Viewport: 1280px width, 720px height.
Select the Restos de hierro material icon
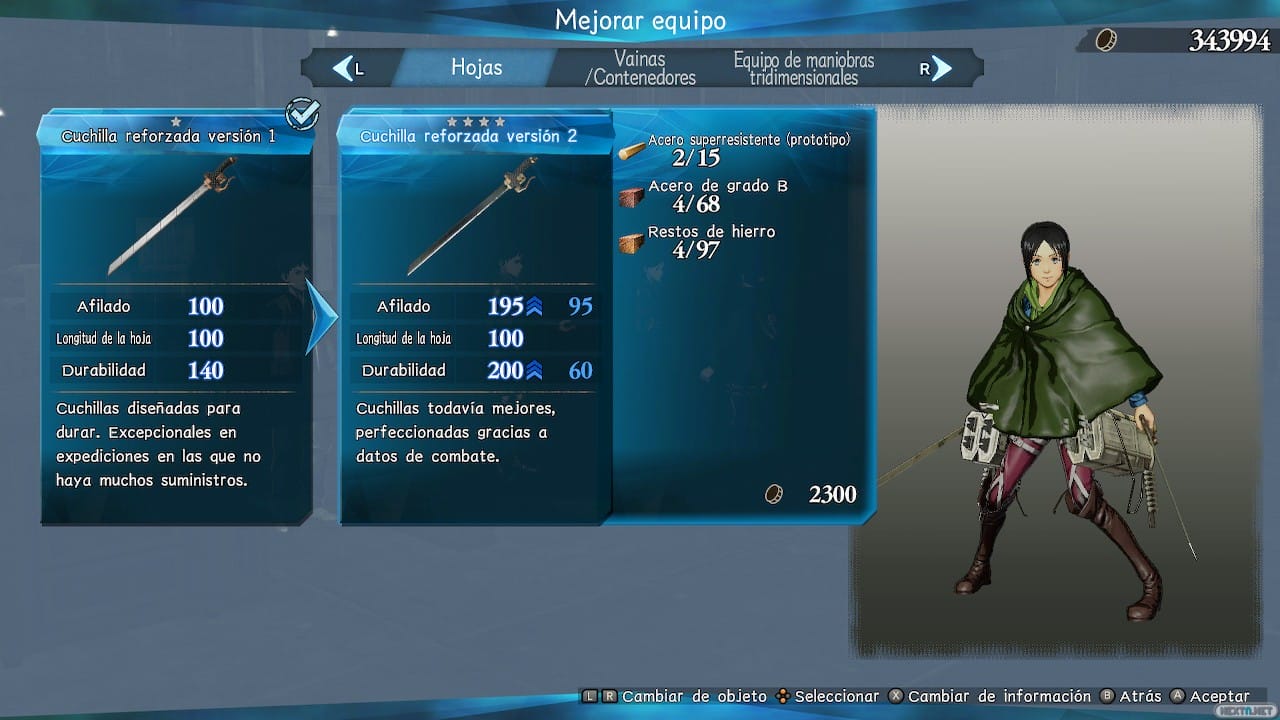[x=631, y=242]
